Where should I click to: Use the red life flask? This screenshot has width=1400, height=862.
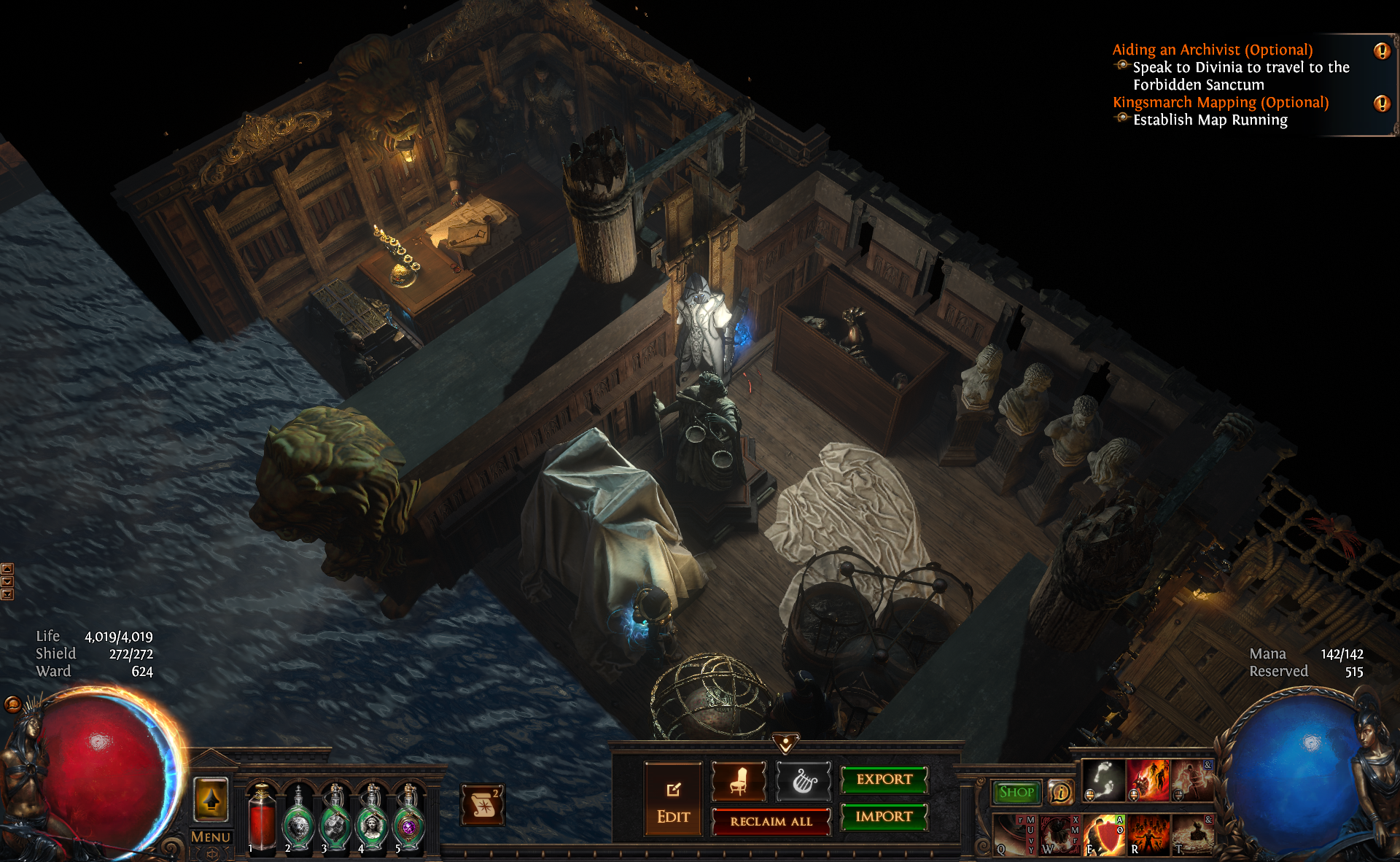click(262, 817)
